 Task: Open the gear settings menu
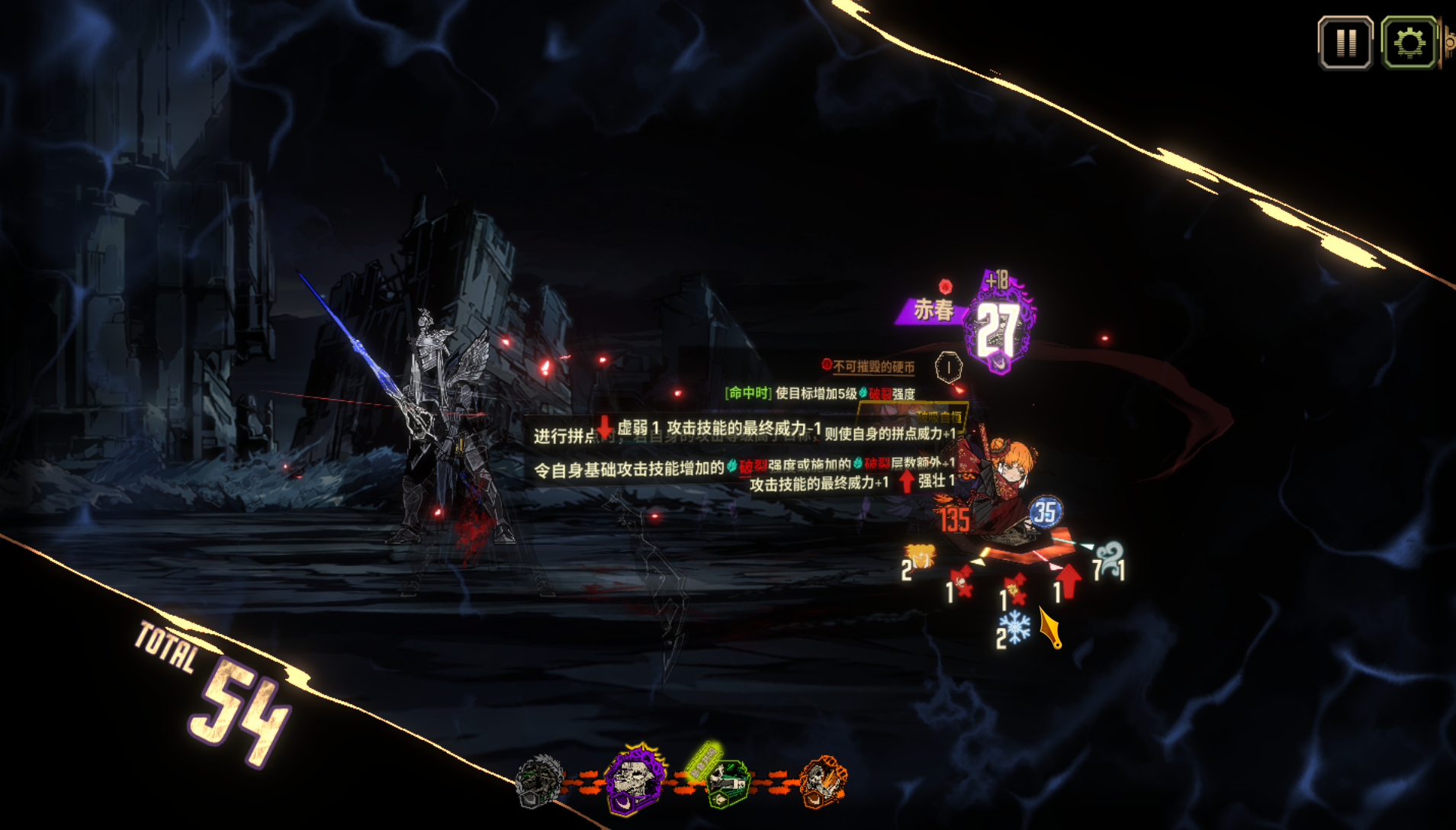pos(1409,43)
